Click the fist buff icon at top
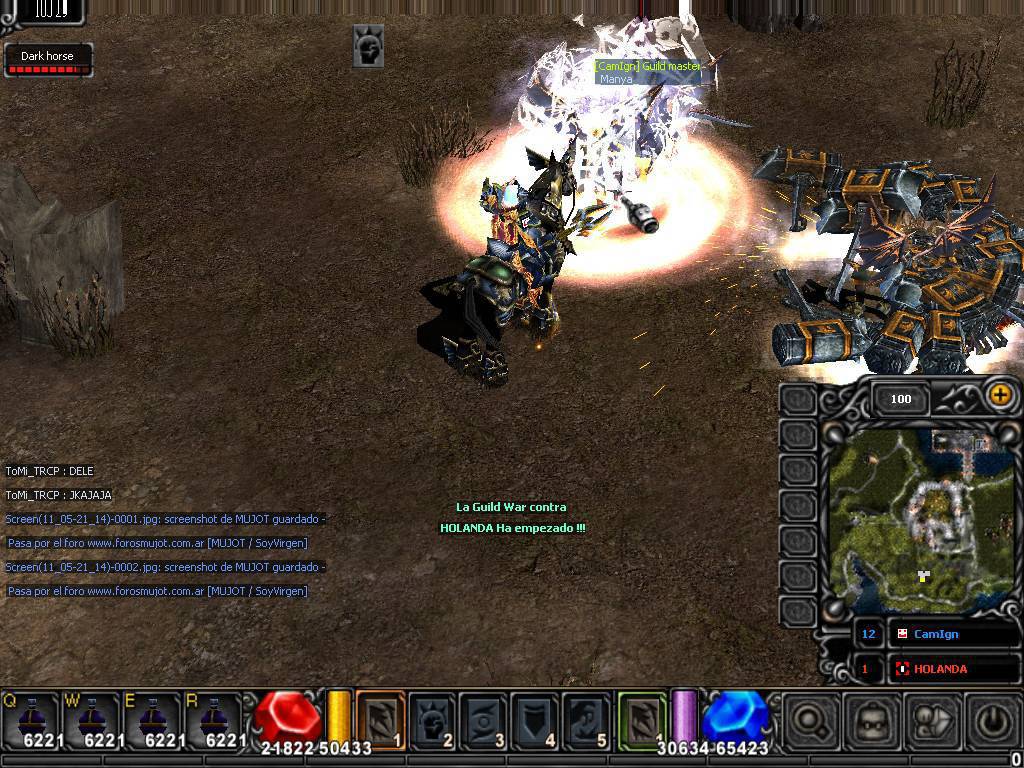The image size is (1024, 768). coord(368,47)
